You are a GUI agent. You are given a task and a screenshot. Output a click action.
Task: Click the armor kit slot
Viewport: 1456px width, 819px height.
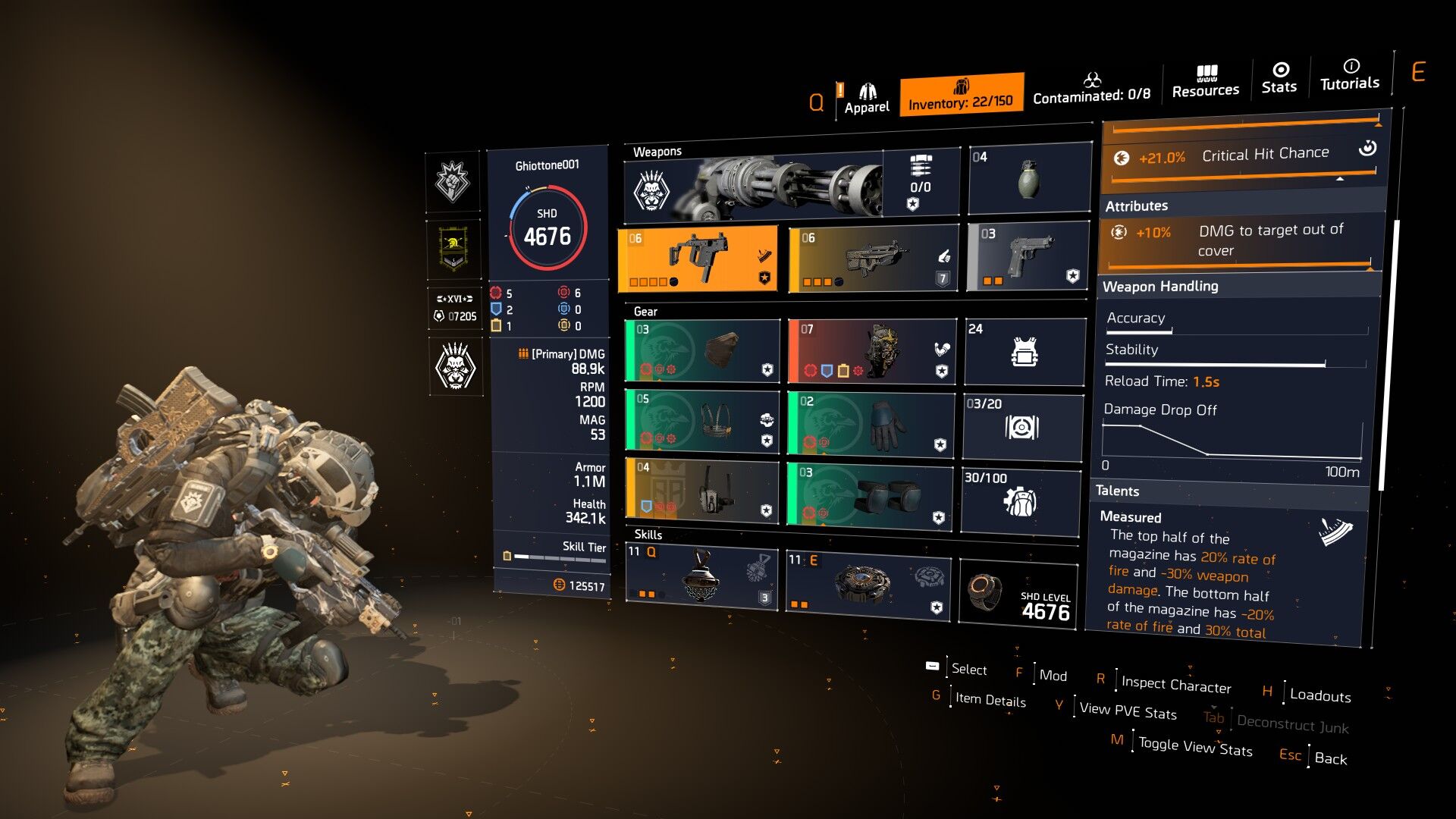click(1025, 351)
